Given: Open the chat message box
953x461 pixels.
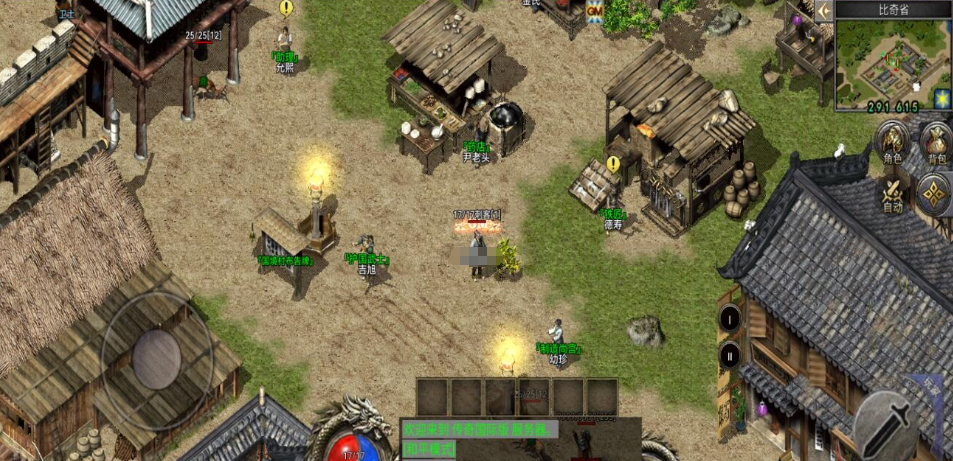Looking at the screenshot, I should point(478,428).
